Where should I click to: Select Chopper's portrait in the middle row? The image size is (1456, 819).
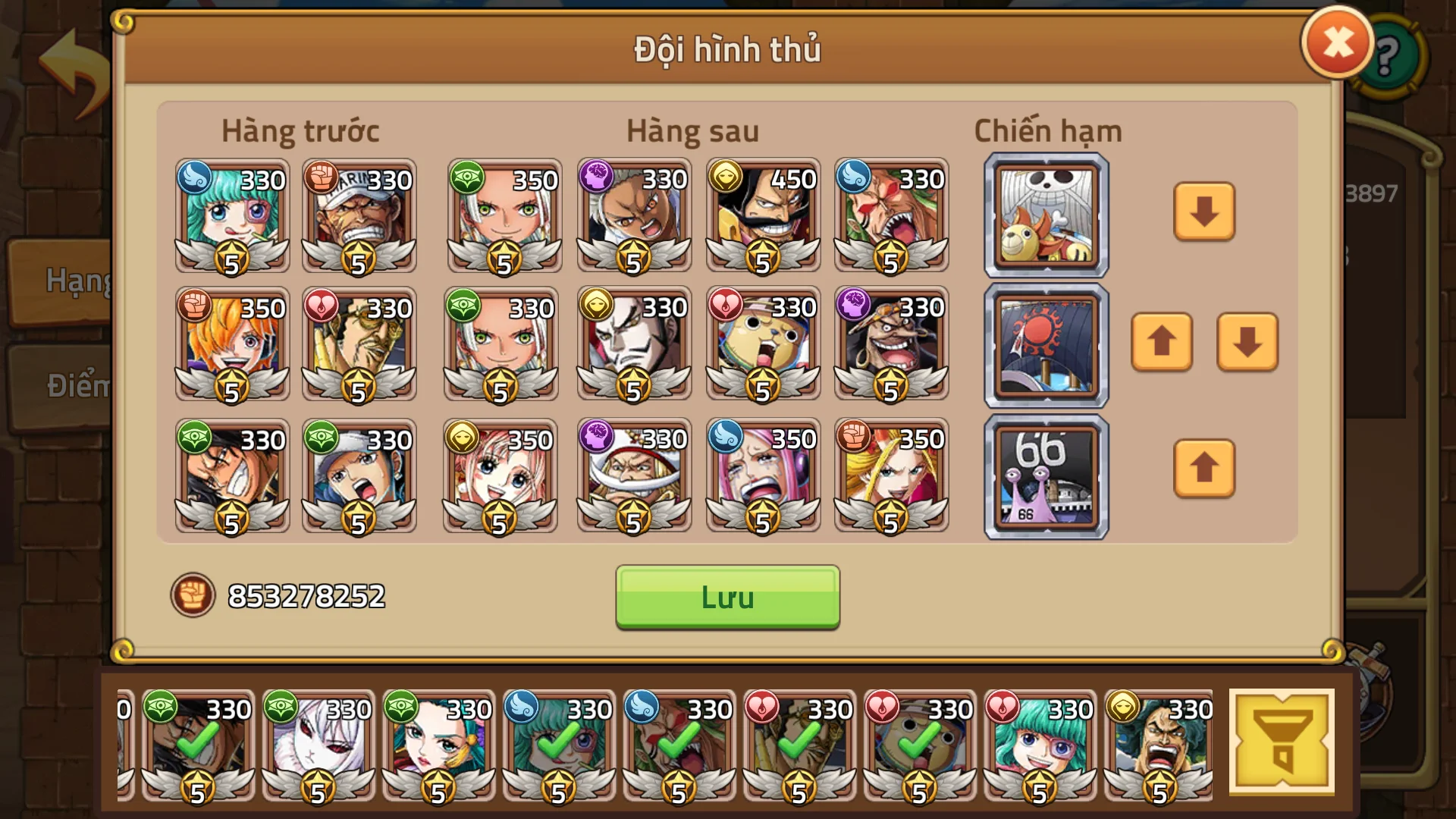763,345
